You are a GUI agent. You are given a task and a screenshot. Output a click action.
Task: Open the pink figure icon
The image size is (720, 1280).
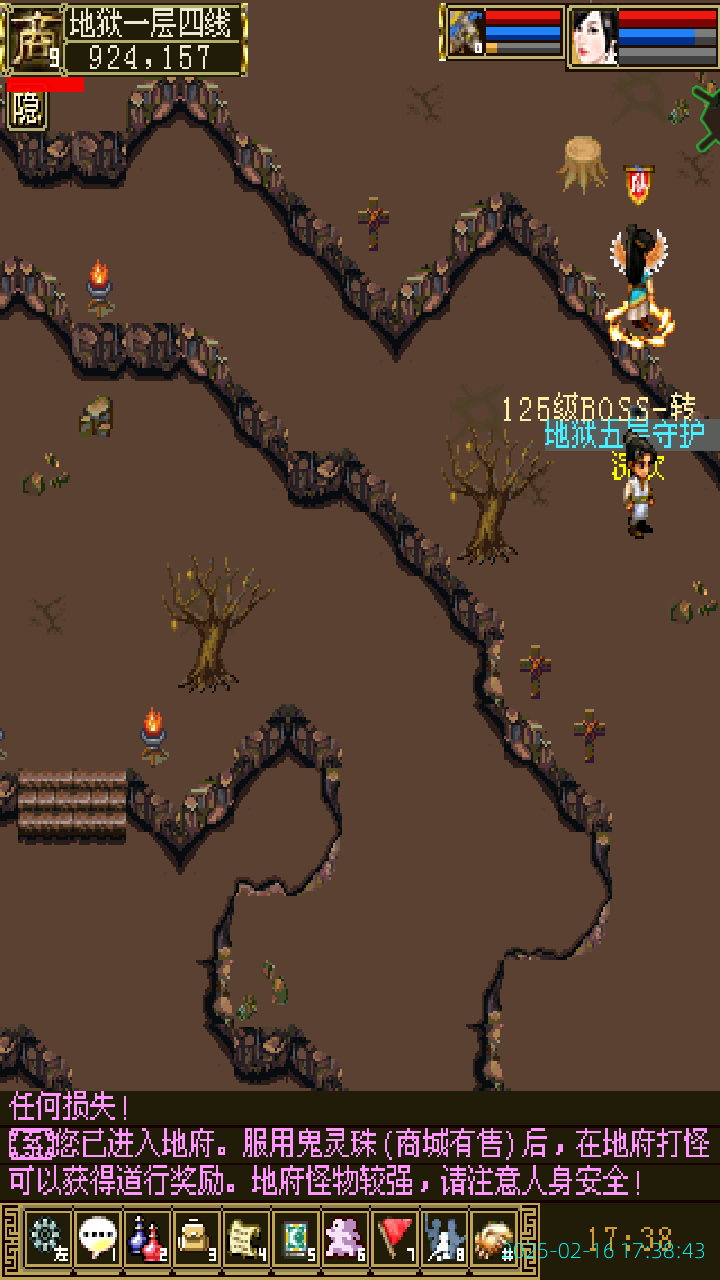click(345, 1238)
